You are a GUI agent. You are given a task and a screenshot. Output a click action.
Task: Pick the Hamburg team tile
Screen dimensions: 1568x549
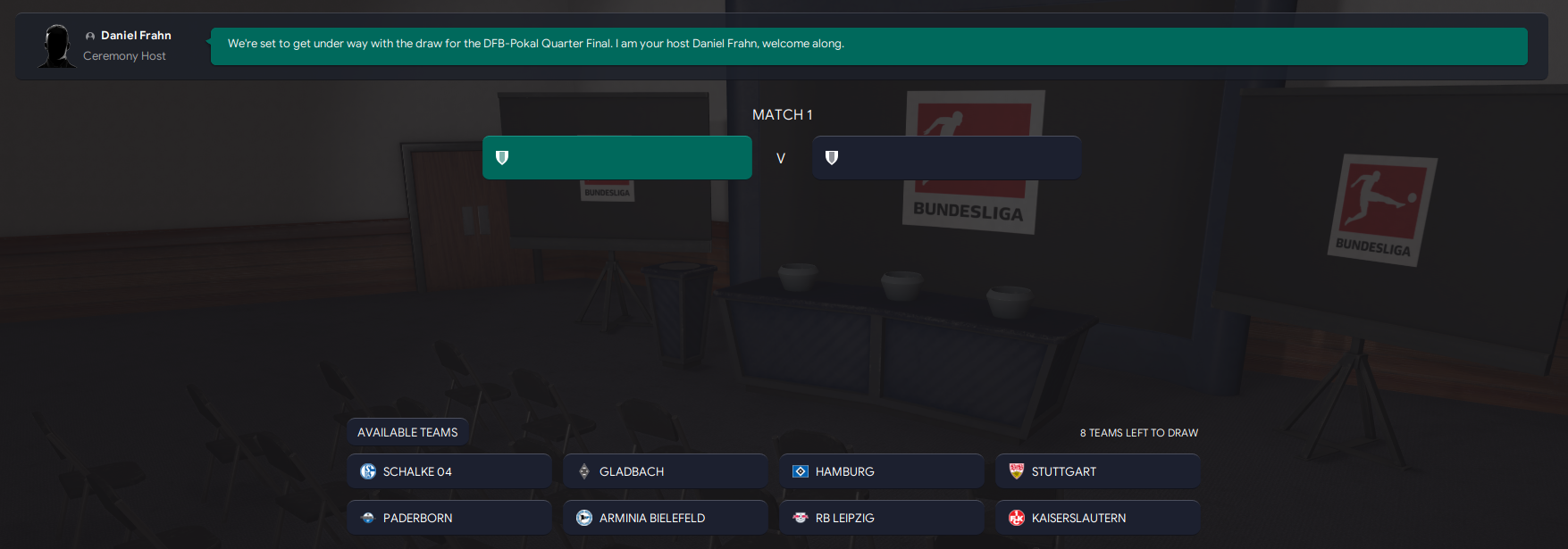(x=881, y=471)
